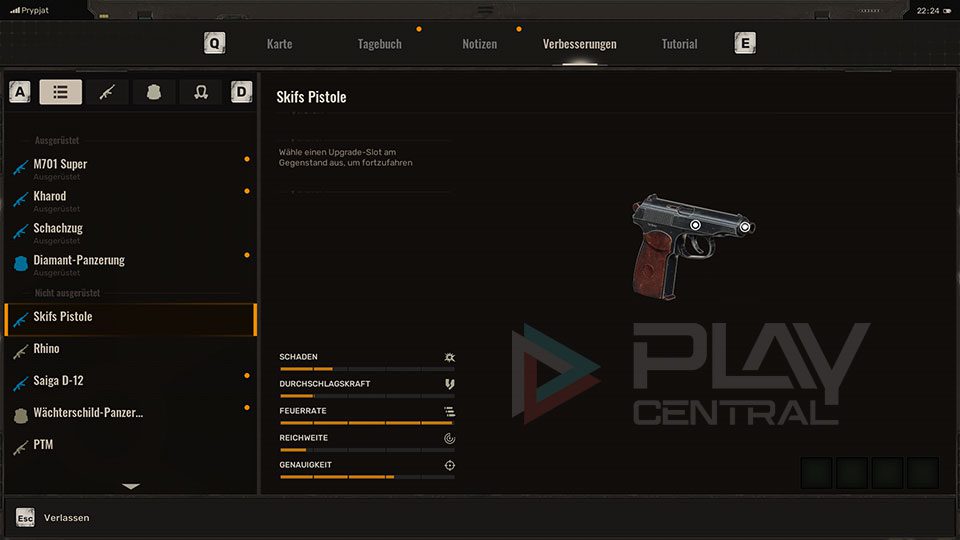
Task: Filter the list by helmet icon
Action: (200, 92)
